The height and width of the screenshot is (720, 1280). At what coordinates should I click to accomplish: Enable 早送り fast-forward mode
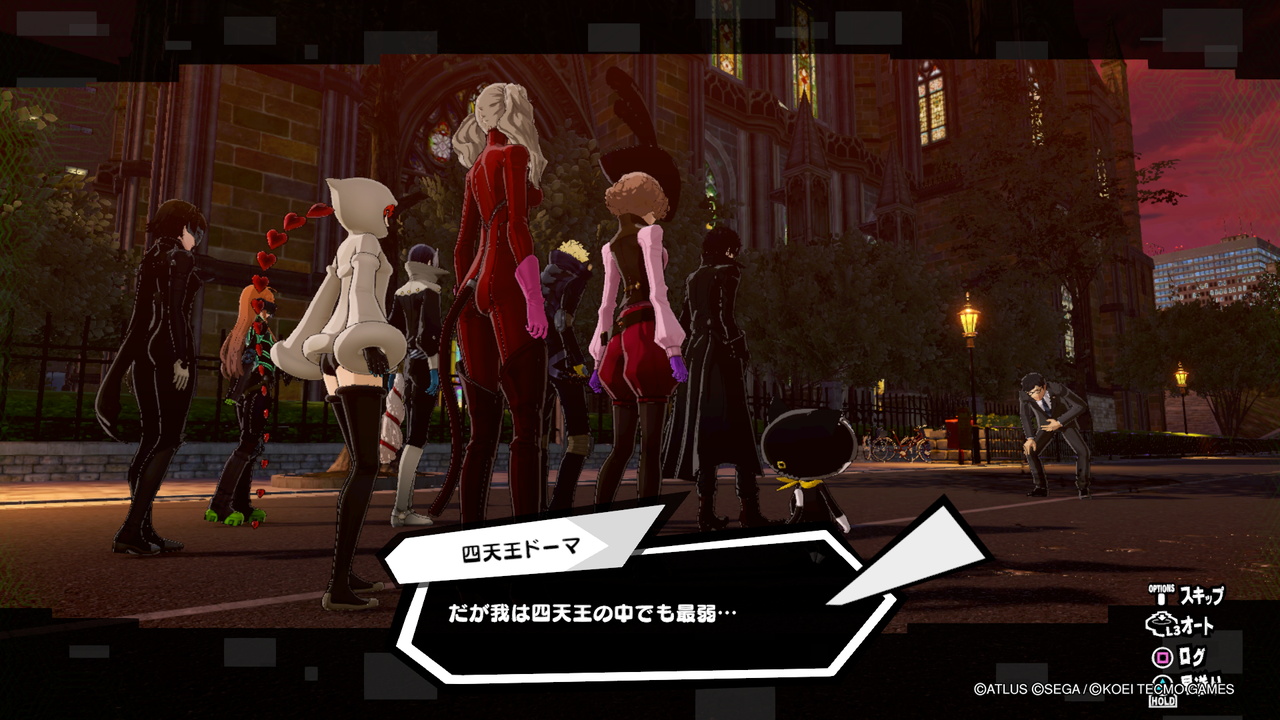(x=1203, y=682)
